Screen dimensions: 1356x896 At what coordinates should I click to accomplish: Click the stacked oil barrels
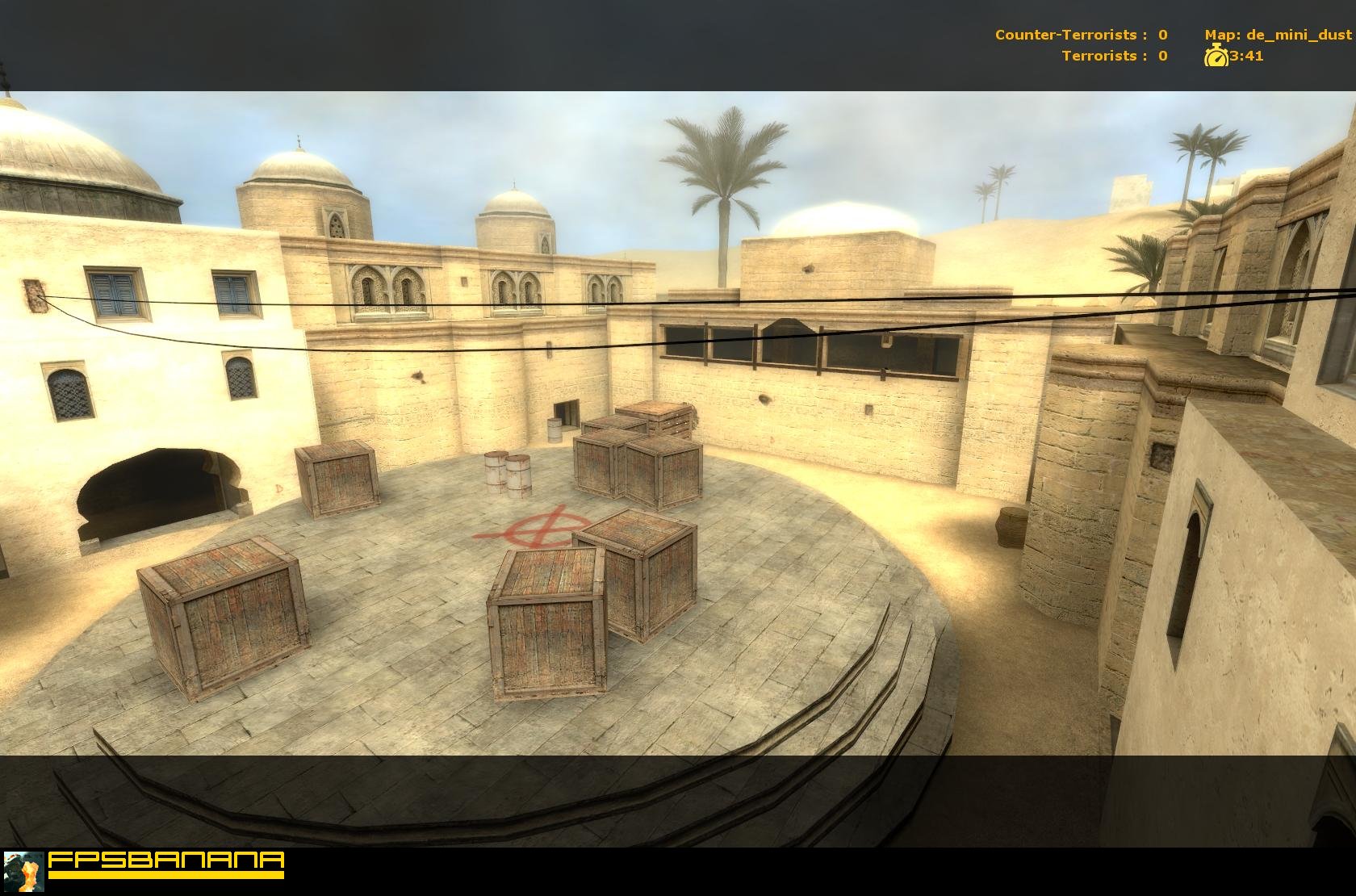(x=505, y=475)
